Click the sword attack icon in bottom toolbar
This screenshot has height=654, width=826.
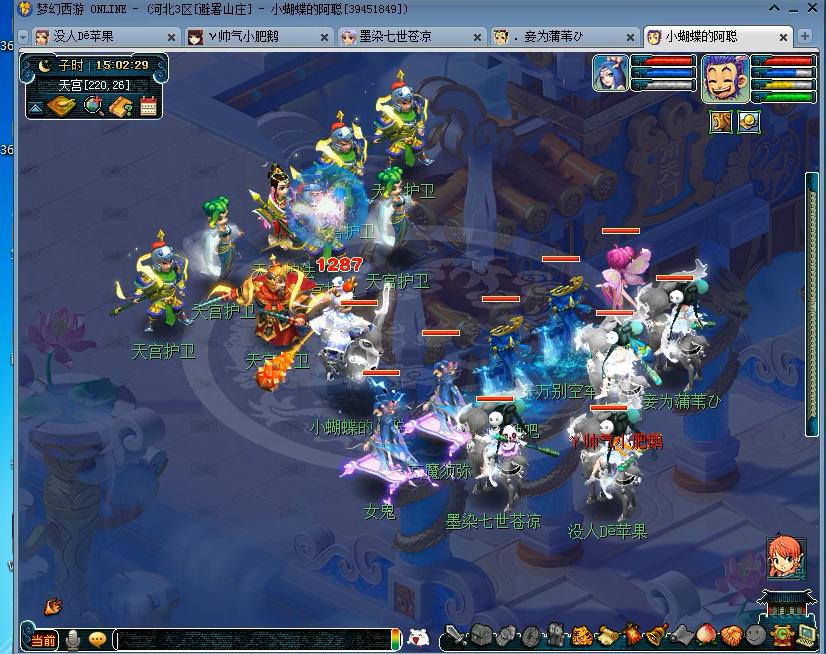point(456,635)
